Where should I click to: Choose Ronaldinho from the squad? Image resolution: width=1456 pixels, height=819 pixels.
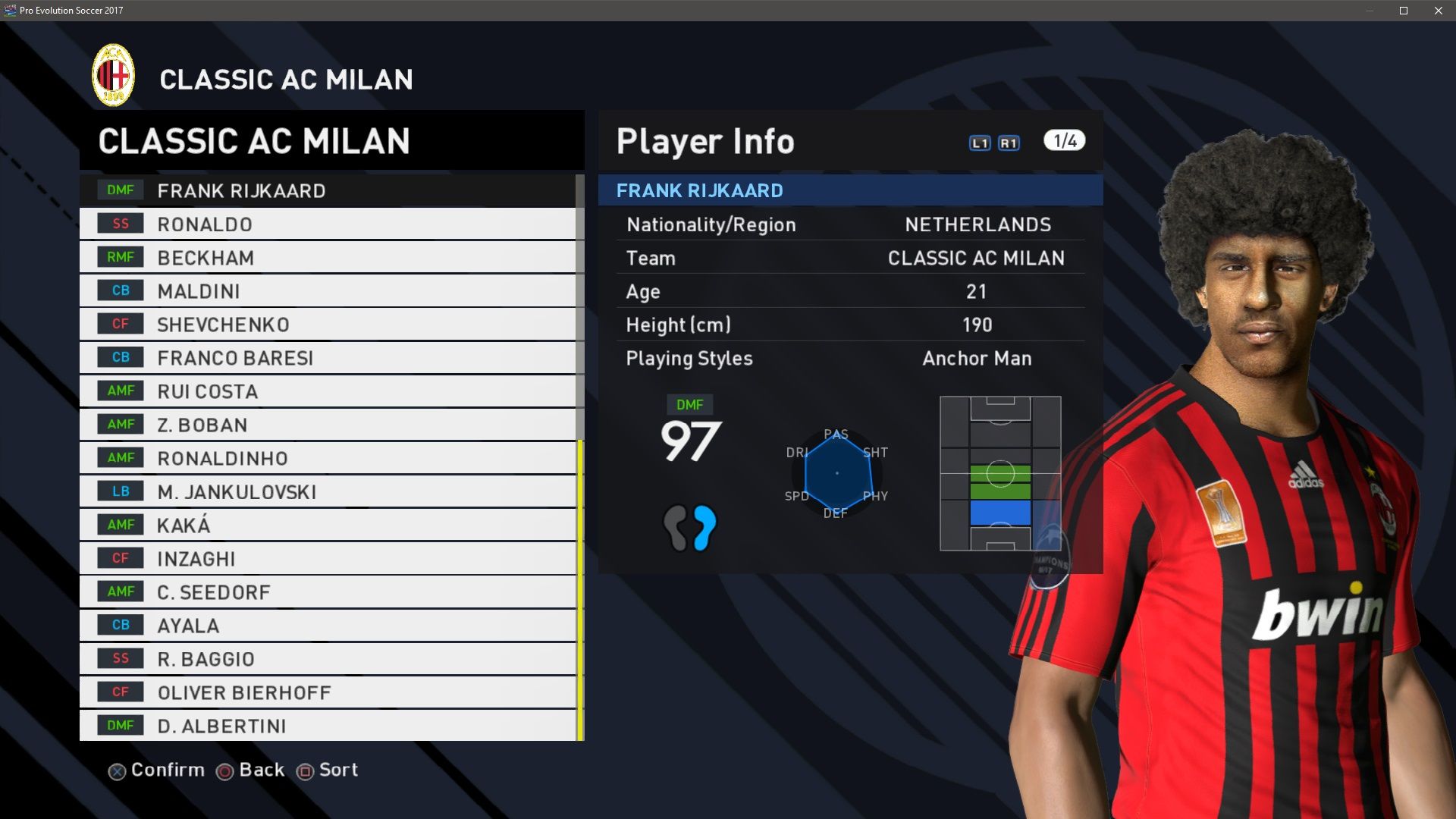click(x=328, y=458)
